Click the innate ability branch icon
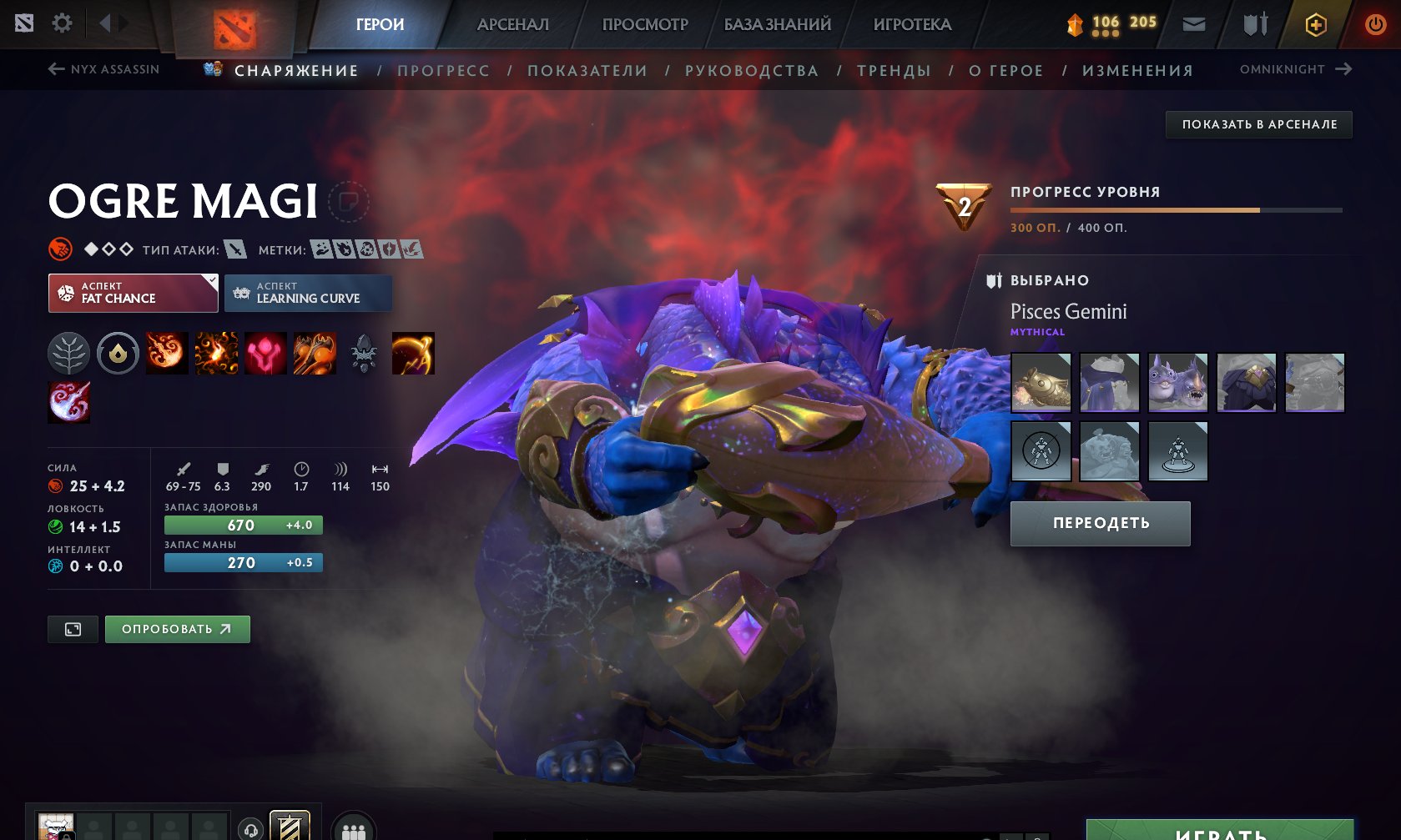Viewport: 1401px width, 840px height. pyautogui.click(x=68, y=353)
